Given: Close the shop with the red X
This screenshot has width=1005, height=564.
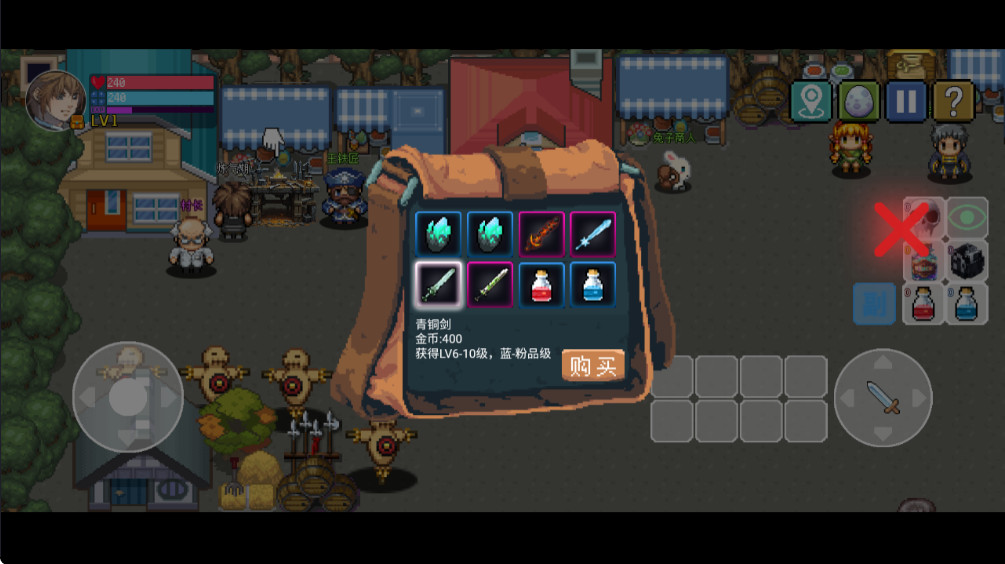Looking at the screenshot, I should (x=900, y=229).
